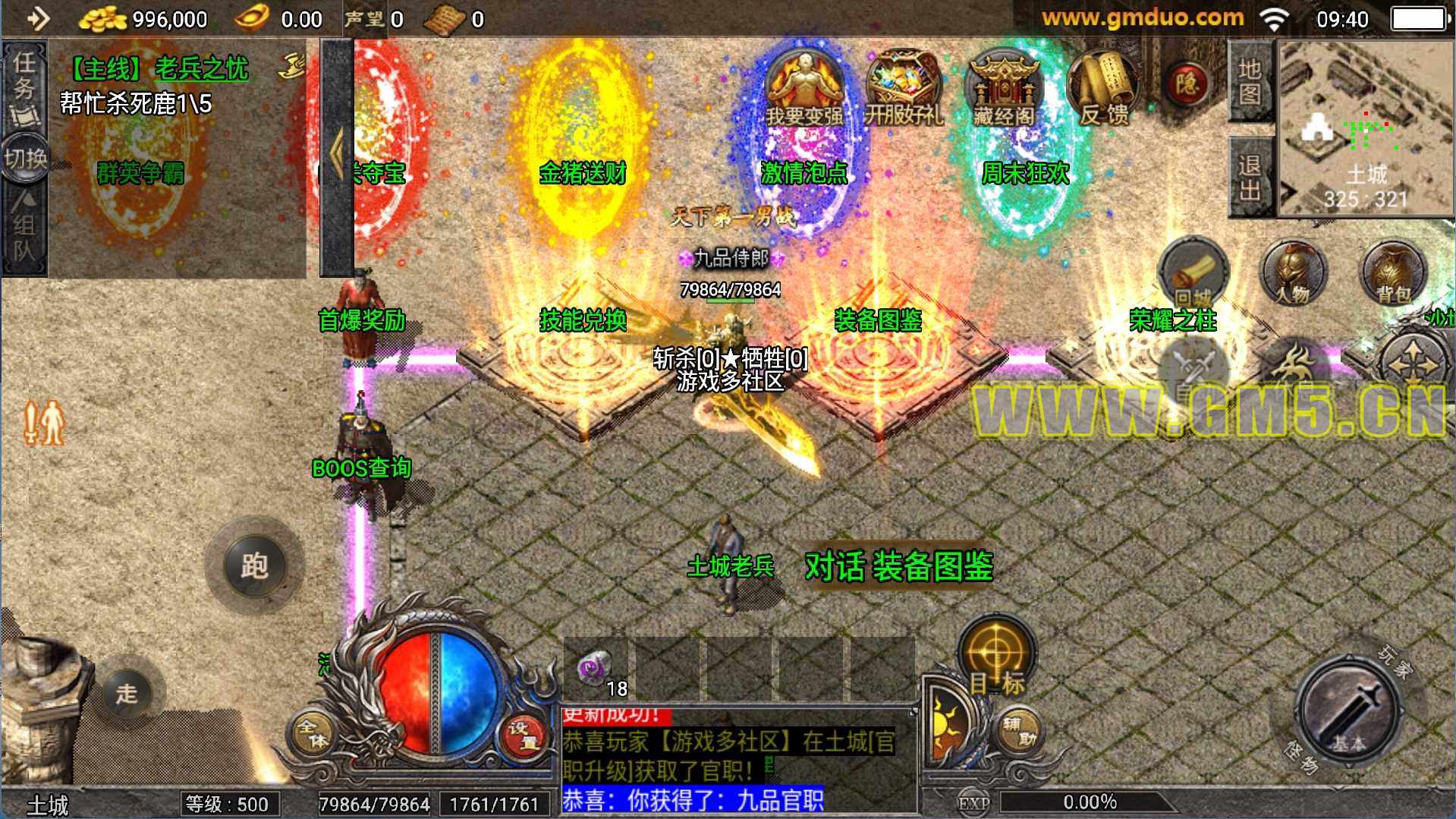Open the 地图 map button
The image size is (1456, 819).
[x=1250, y=82]
